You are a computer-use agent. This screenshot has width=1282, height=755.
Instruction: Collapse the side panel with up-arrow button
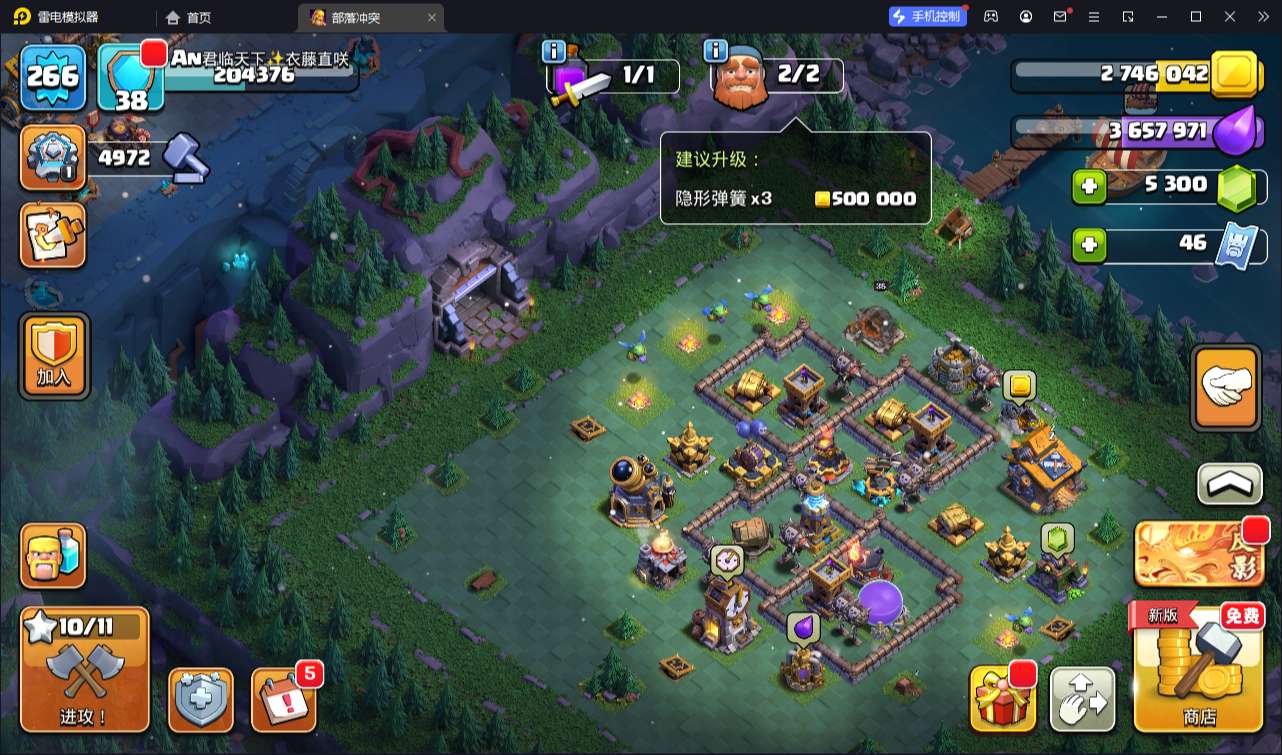tap(1229, 484)
